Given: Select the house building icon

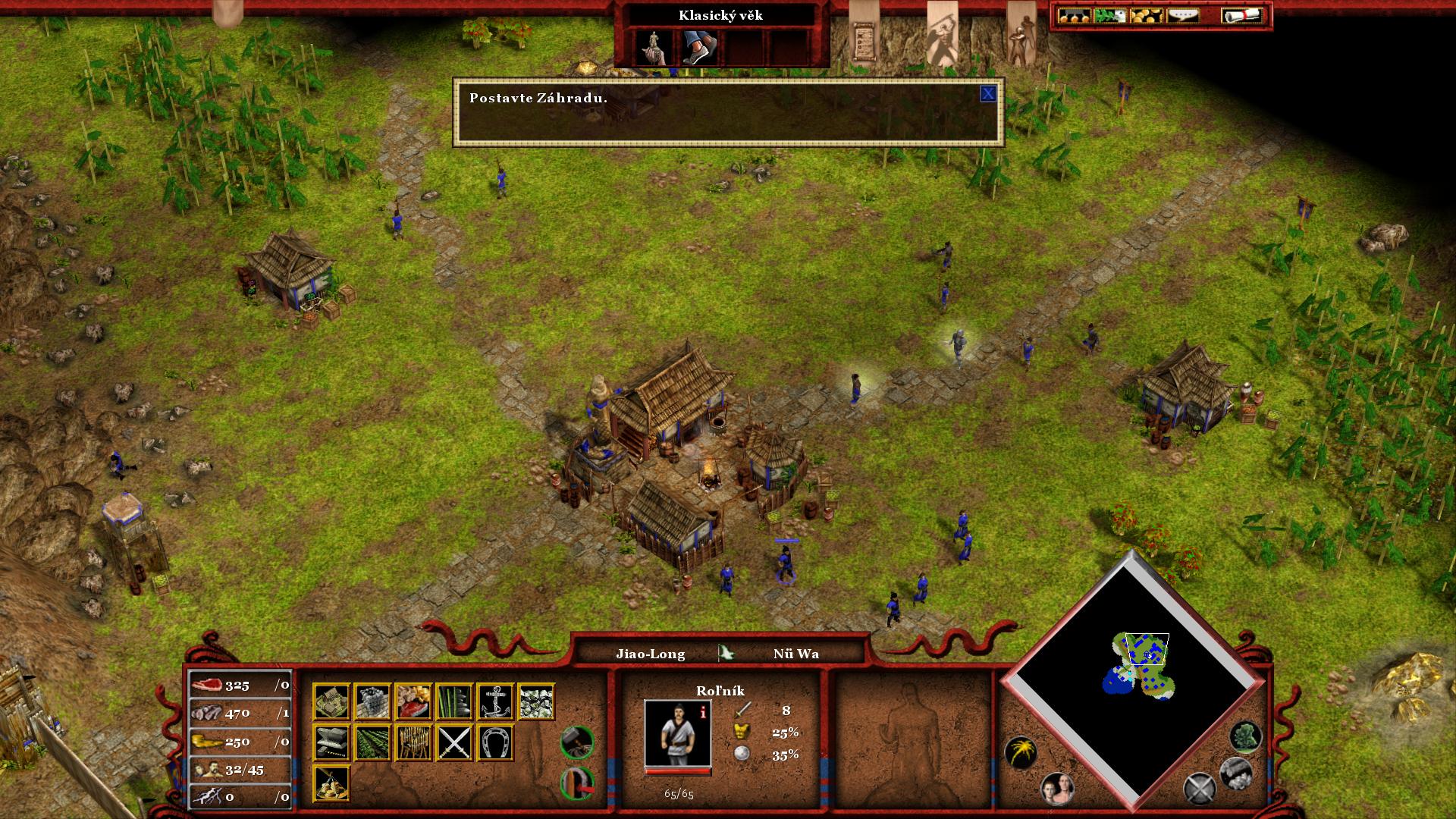Looking at the screenshot, I should point(331,701).
